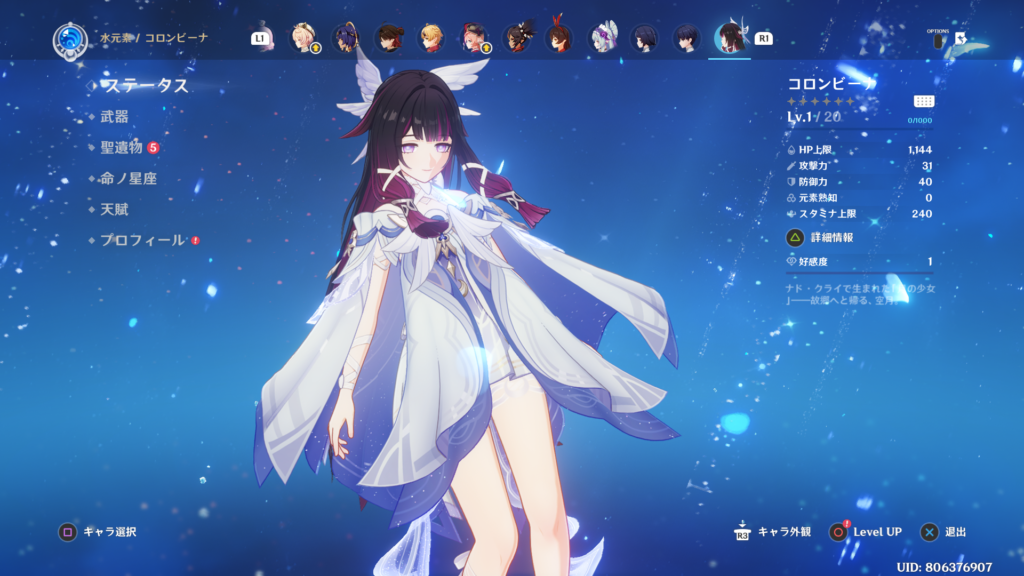Click the water element emblem icon
Screen dimensions: 1024x576
[70, 39]
